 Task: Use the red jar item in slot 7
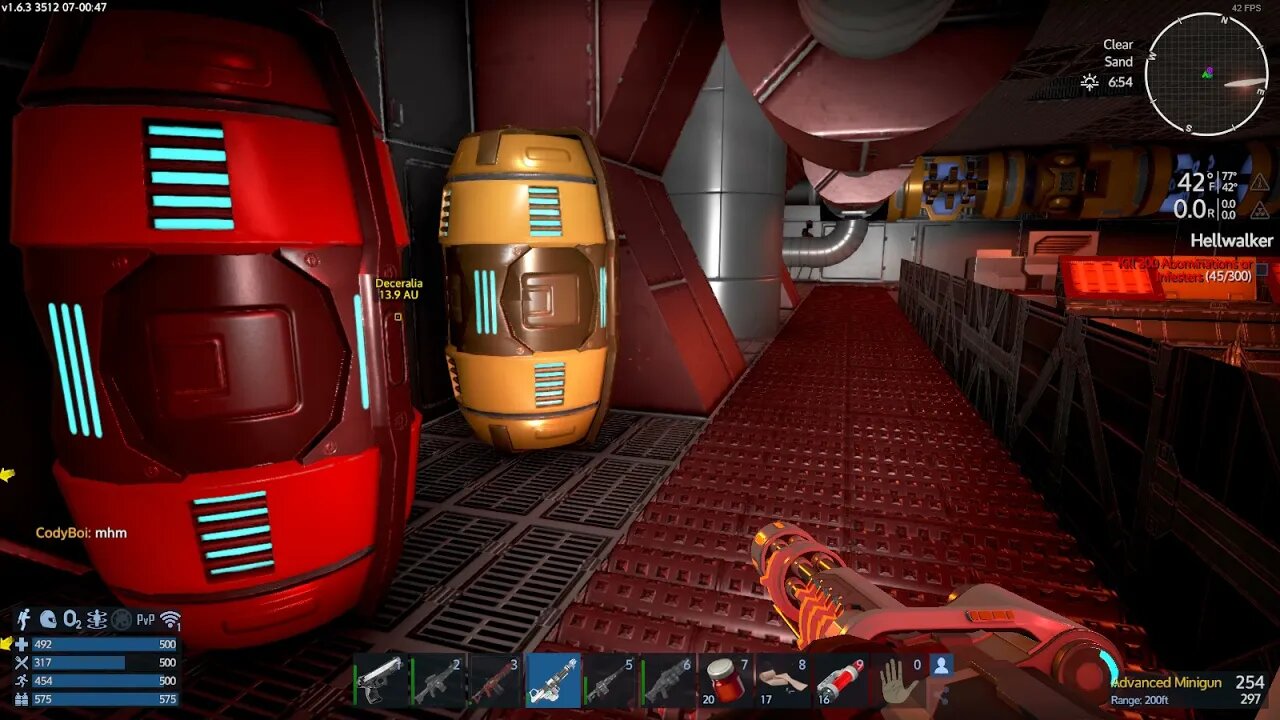[726, 680]
